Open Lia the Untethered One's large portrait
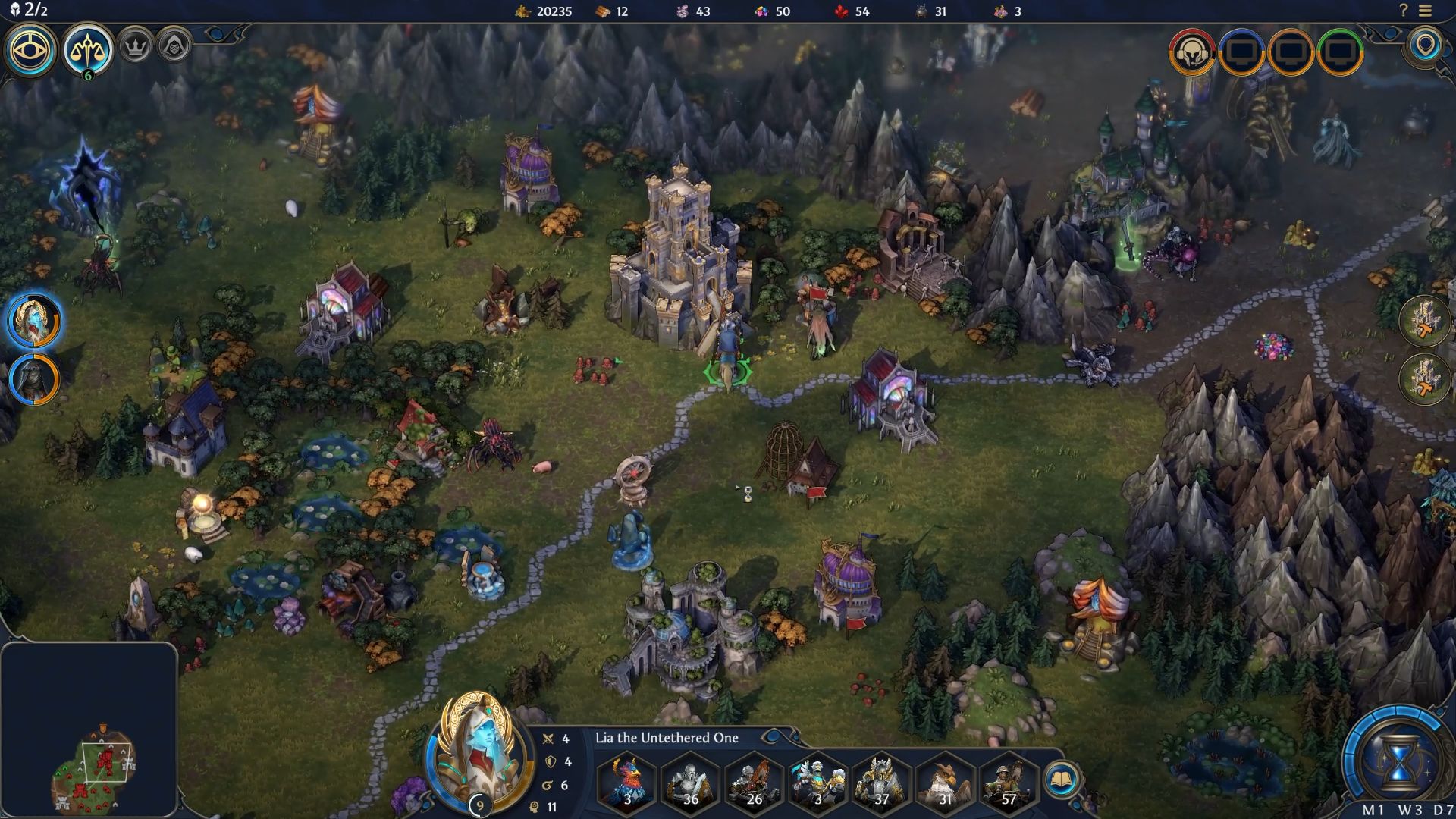Image resolution: width=1456 pixels, height=819 pixels. click(x=477, y=751)
